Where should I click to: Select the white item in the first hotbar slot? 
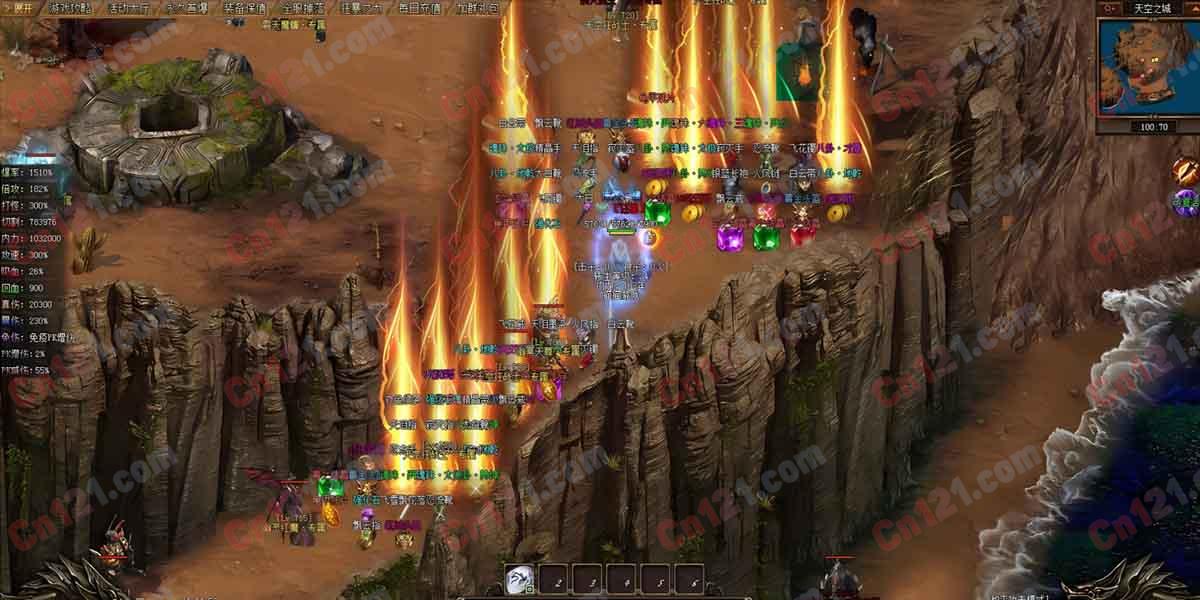pos(519,579)
